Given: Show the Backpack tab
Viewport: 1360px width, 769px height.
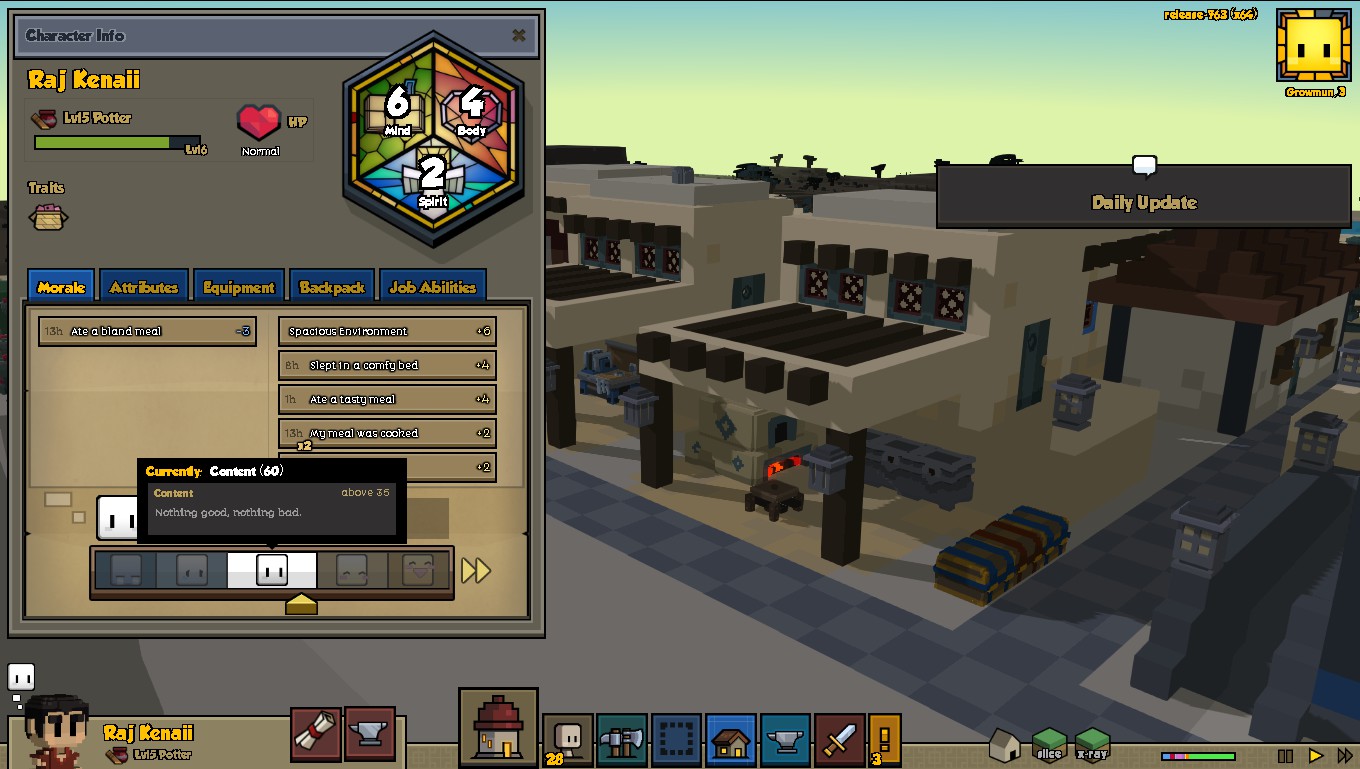Looking at the screenshot, I should pos(331,287).
